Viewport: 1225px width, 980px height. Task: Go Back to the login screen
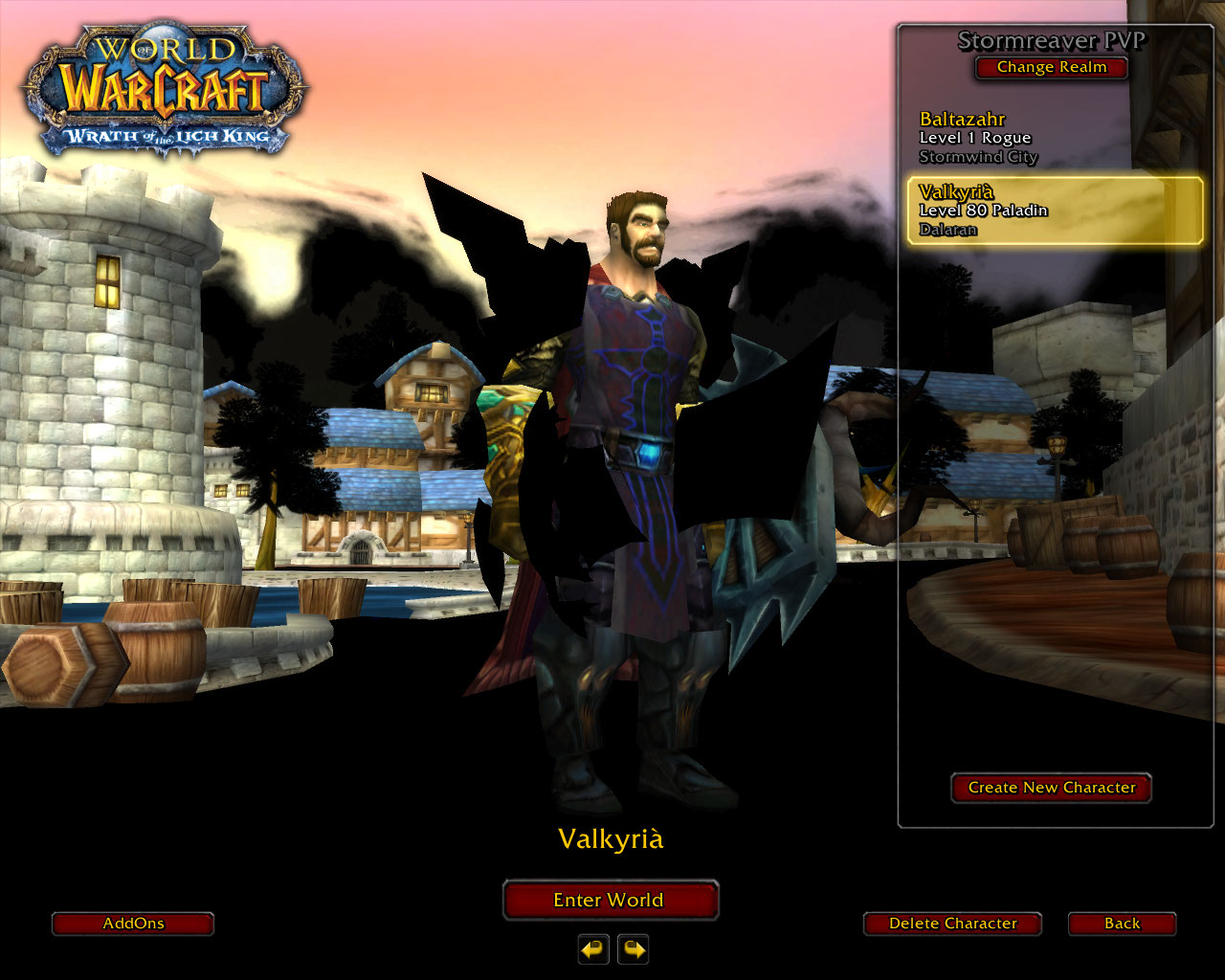[x=1122, y=924]
